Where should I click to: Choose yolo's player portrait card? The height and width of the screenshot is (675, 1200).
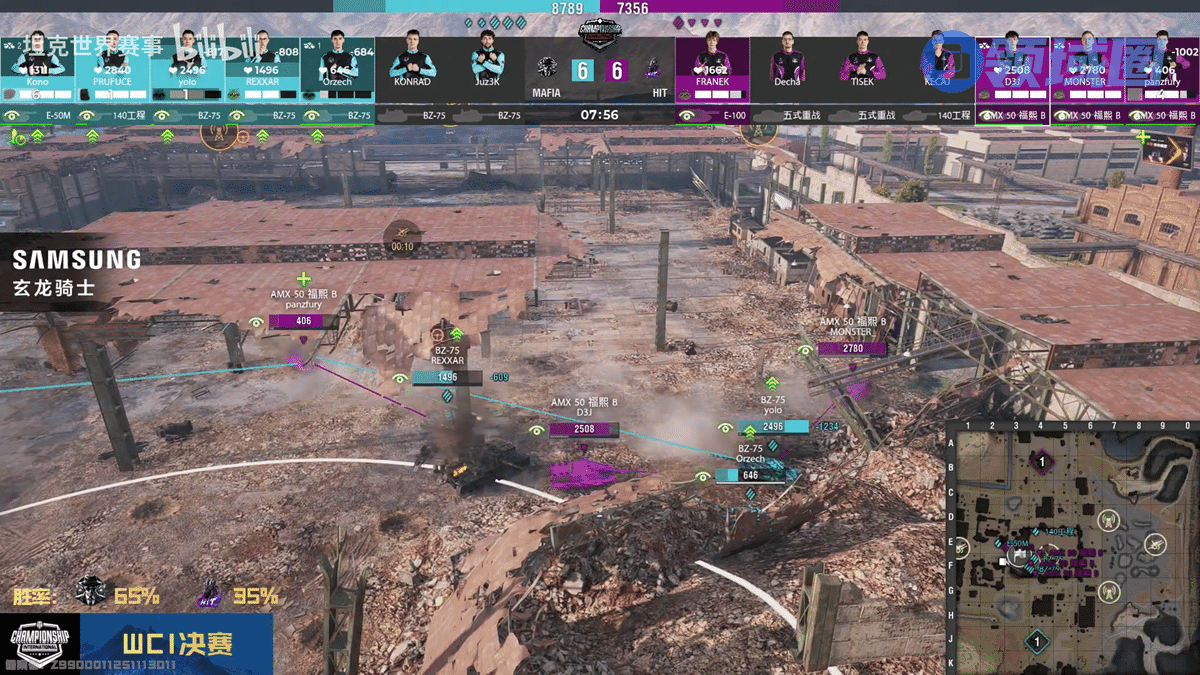(187, 68)
